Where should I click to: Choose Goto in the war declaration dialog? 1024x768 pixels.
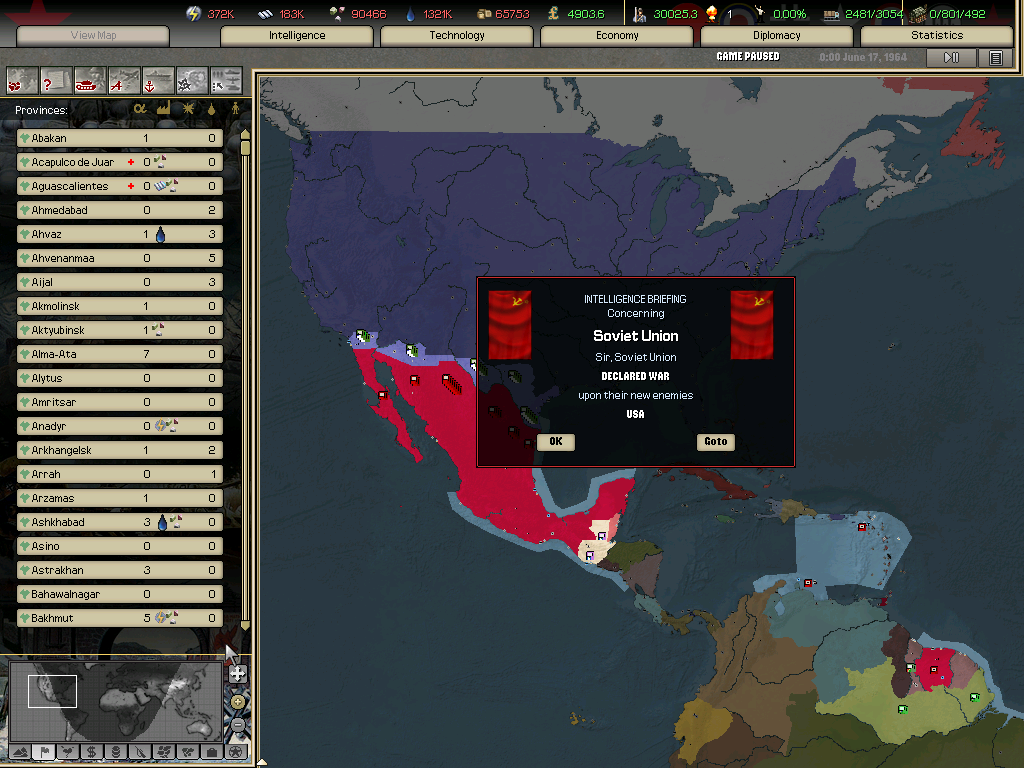(715, 442)
